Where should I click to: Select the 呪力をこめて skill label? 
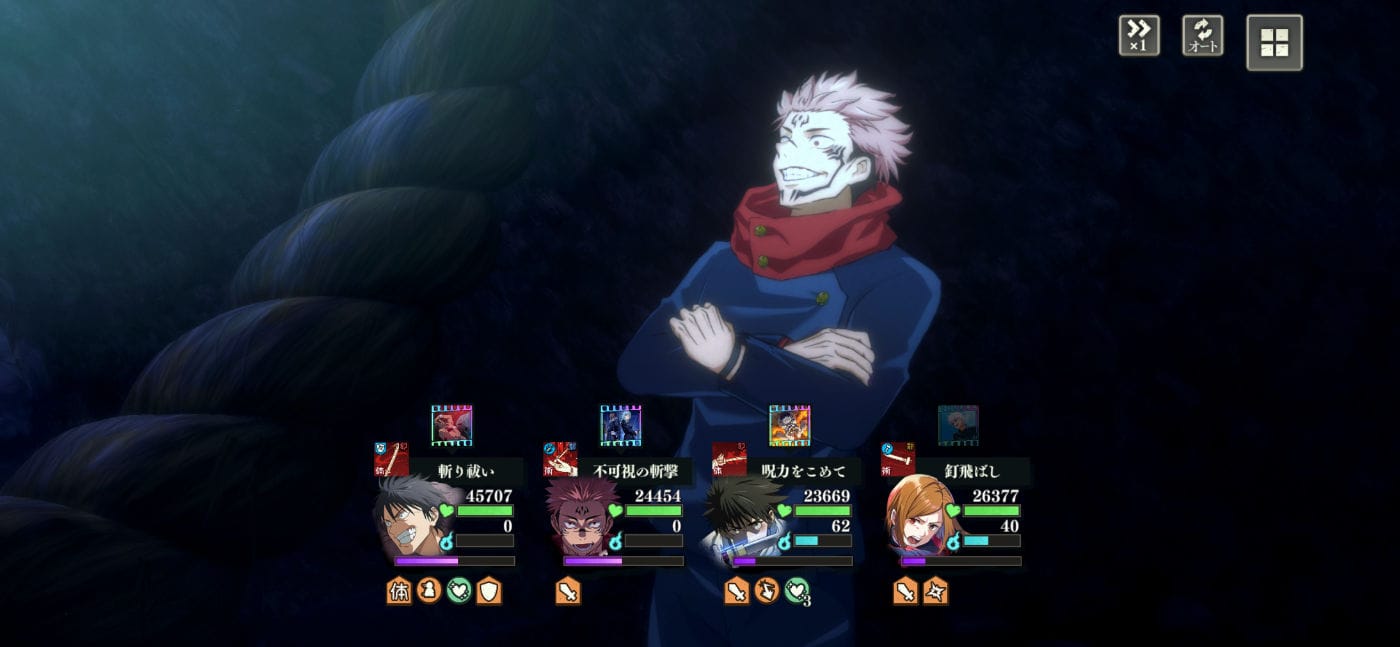[804, 471]
